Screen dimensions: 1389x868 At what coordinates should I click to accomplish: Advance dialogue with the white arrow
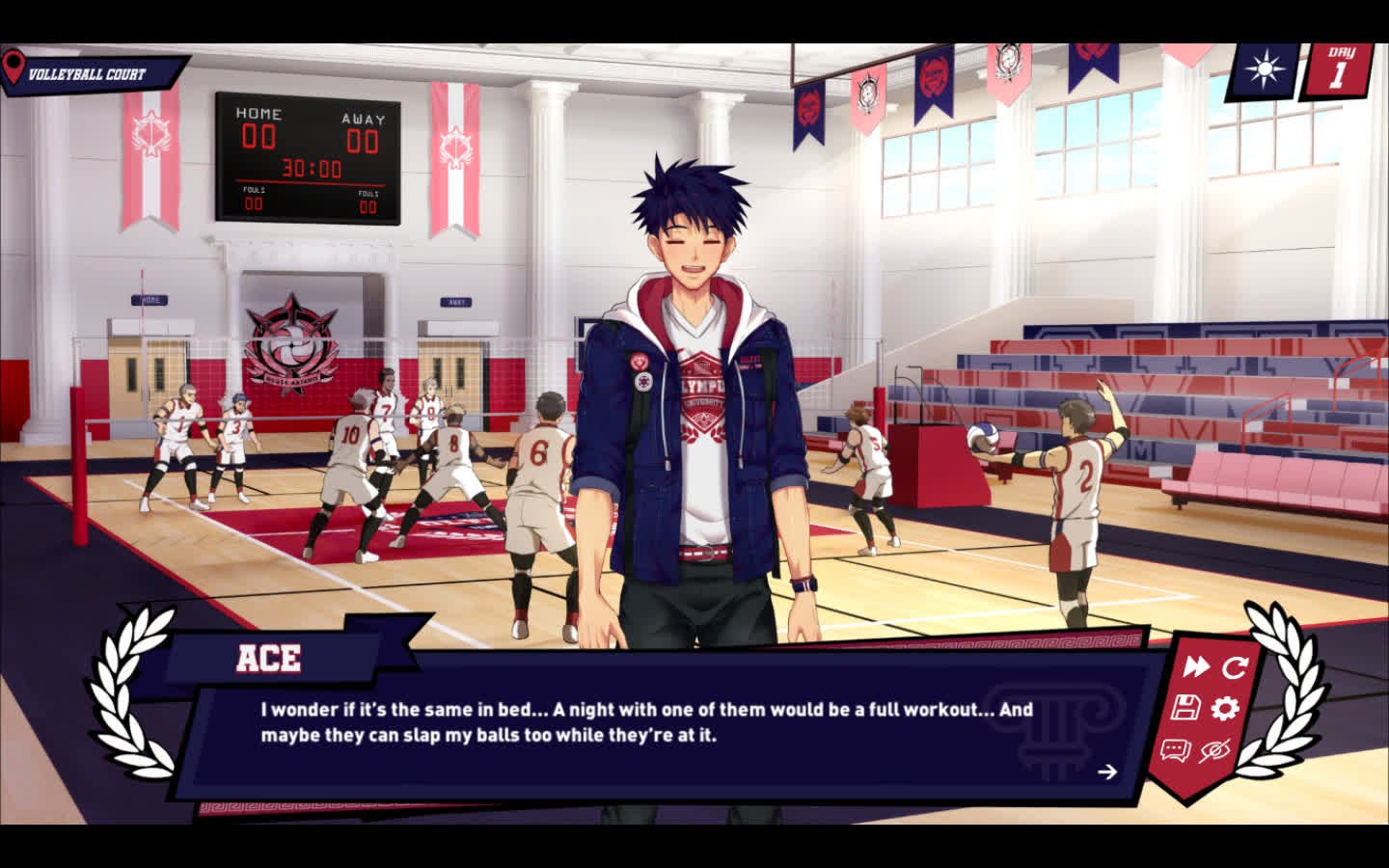[1107, 772]
